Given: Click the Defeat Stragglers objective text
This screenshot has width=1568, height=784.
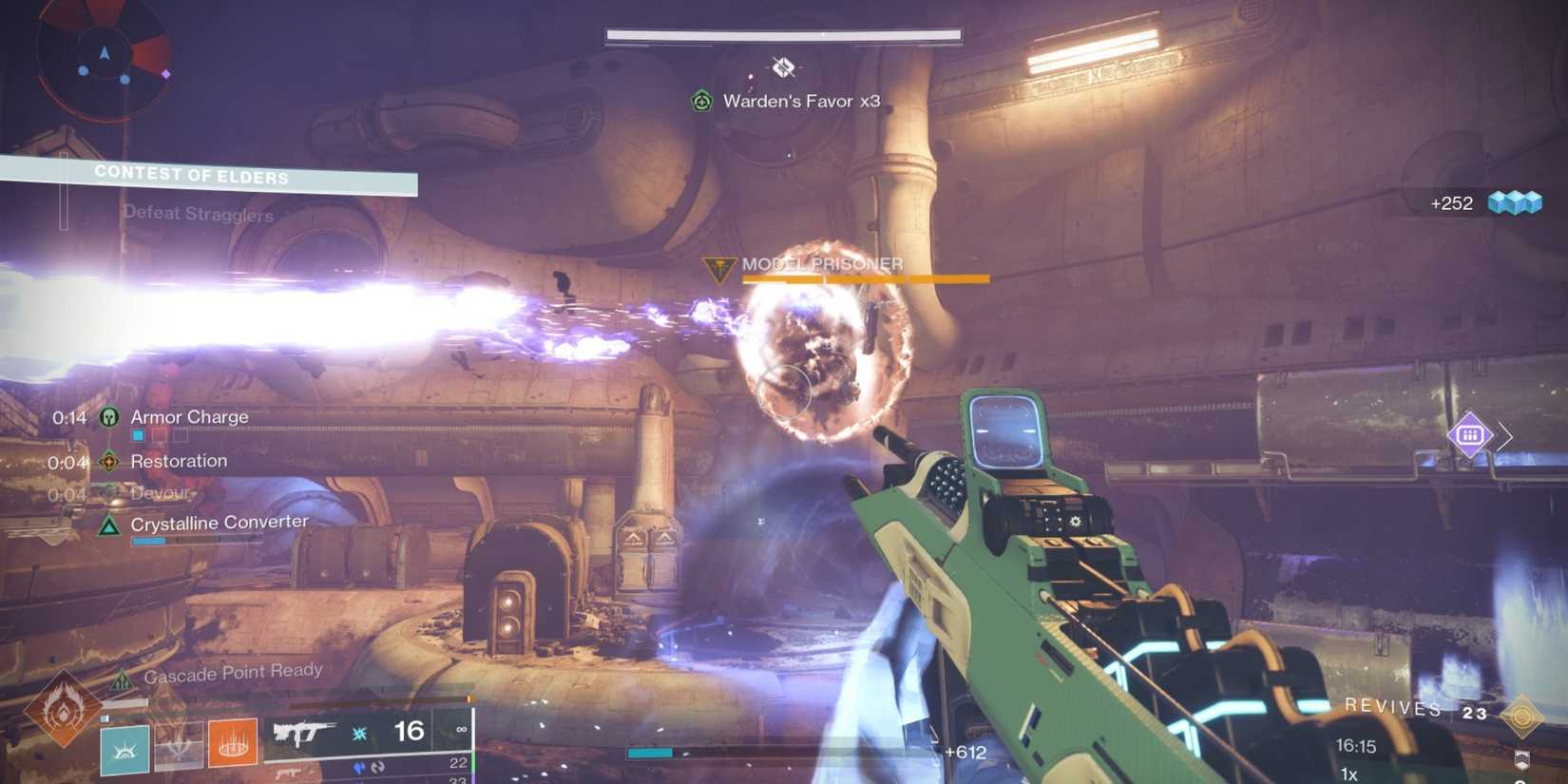Looking at the screenshot, I should click(x=200, y=214).
